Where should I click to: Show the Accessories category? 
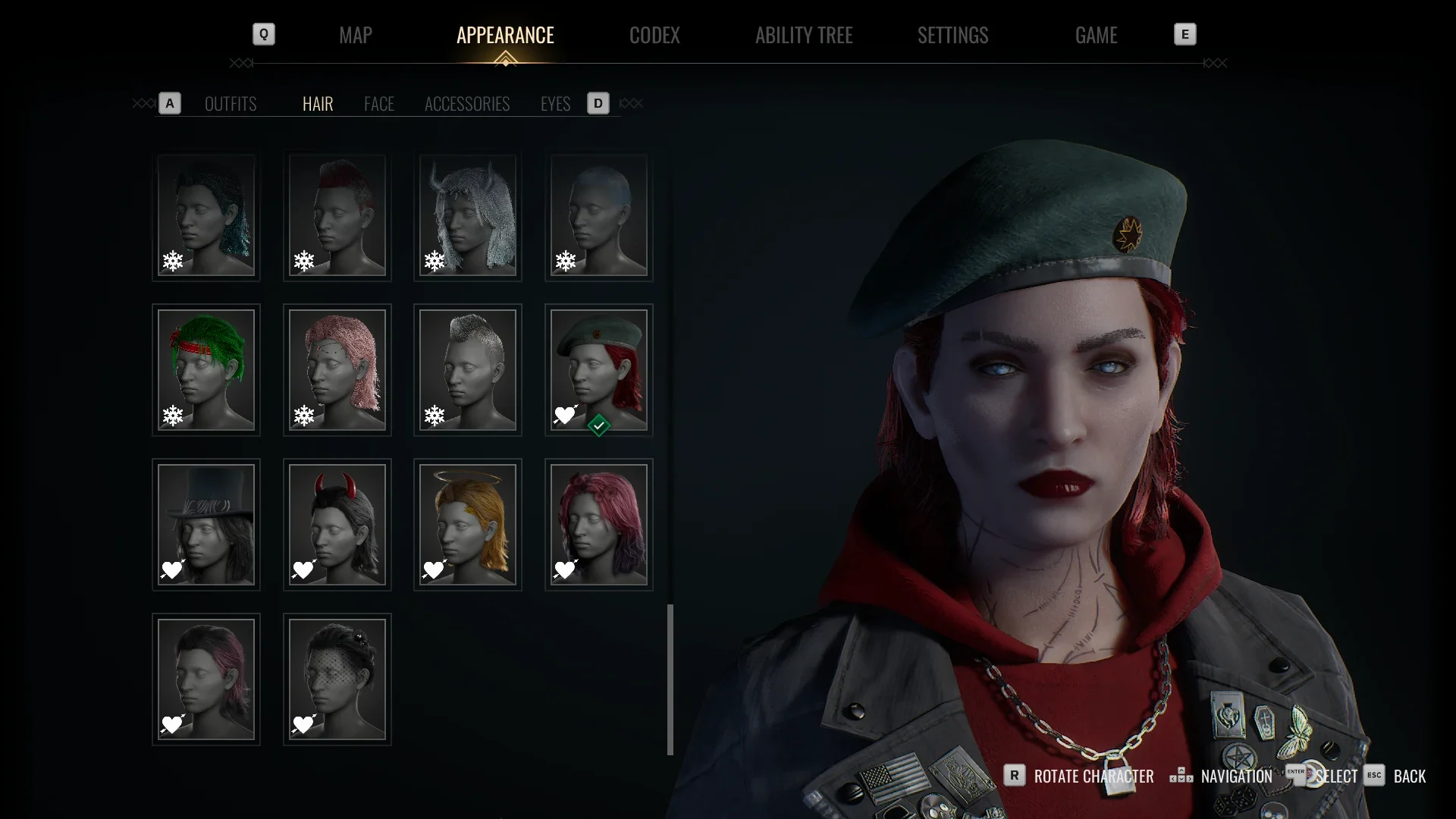[x=467, y=104]
